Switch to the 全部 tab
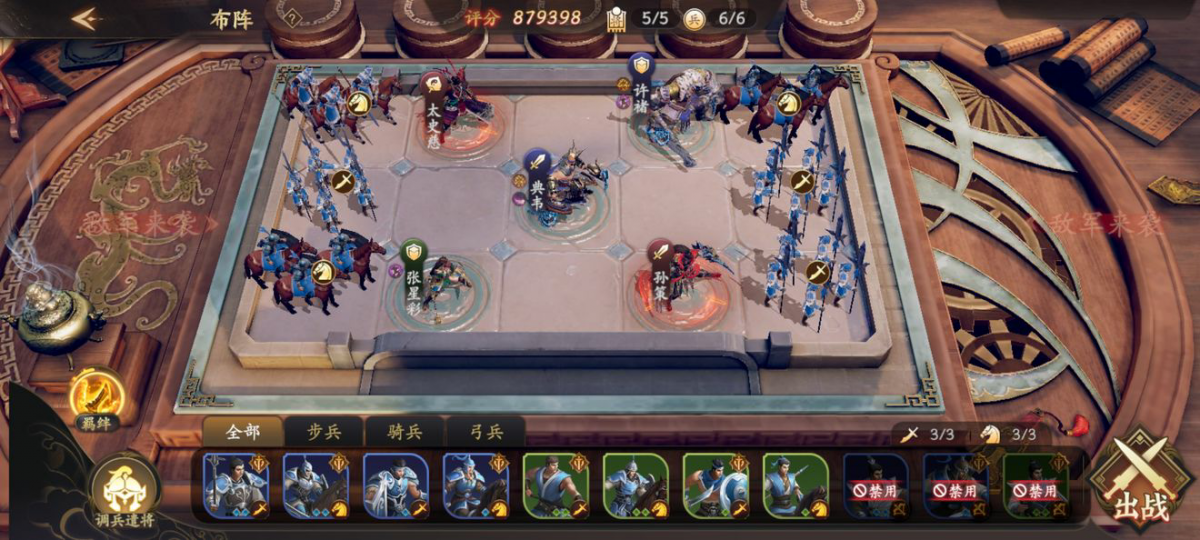This screenshot has width=1200, height=540. [x=243, y=432]
